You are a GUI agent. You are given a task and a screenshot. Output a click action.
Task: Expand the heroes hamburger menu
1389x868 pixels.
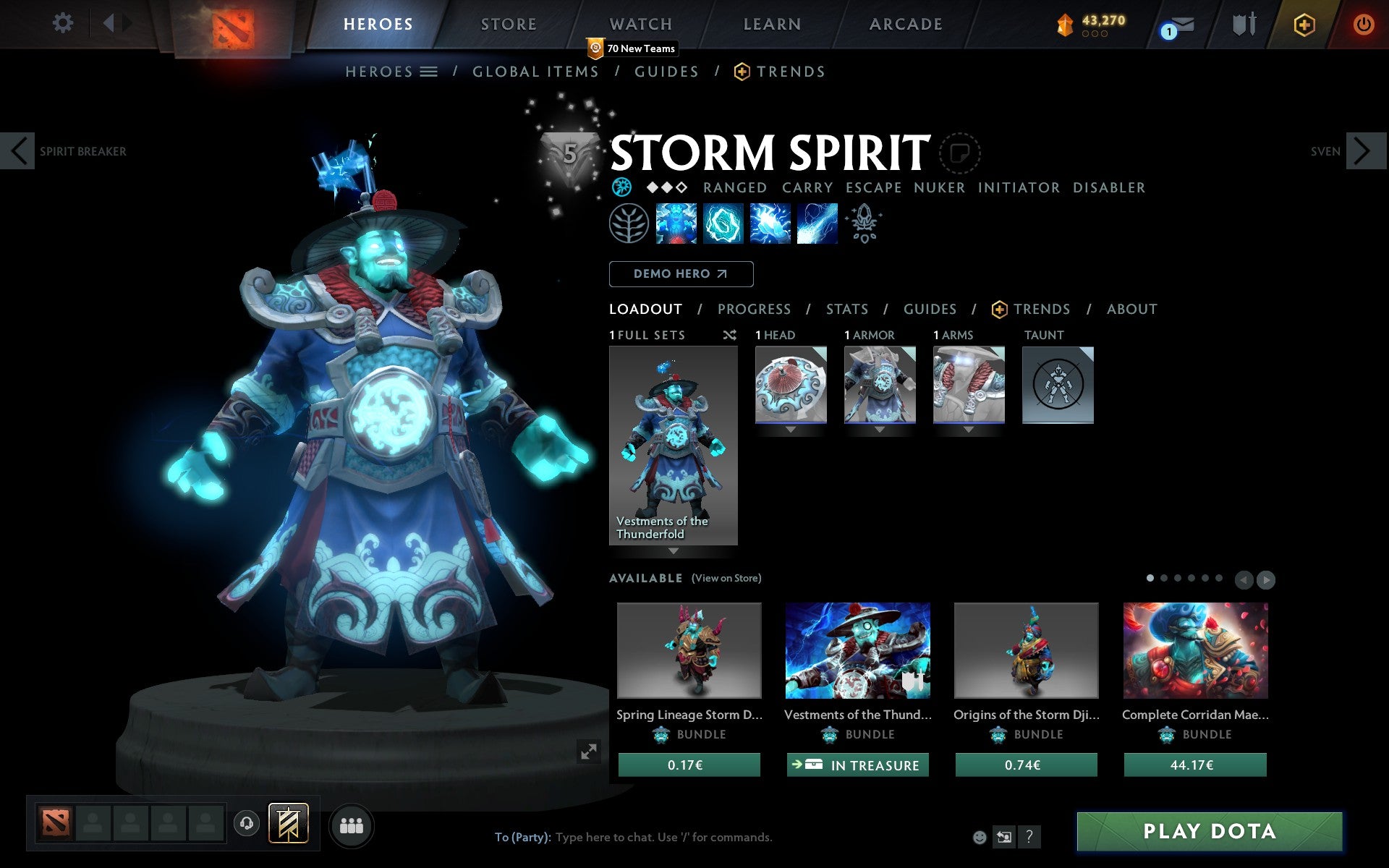click(430, 72)
